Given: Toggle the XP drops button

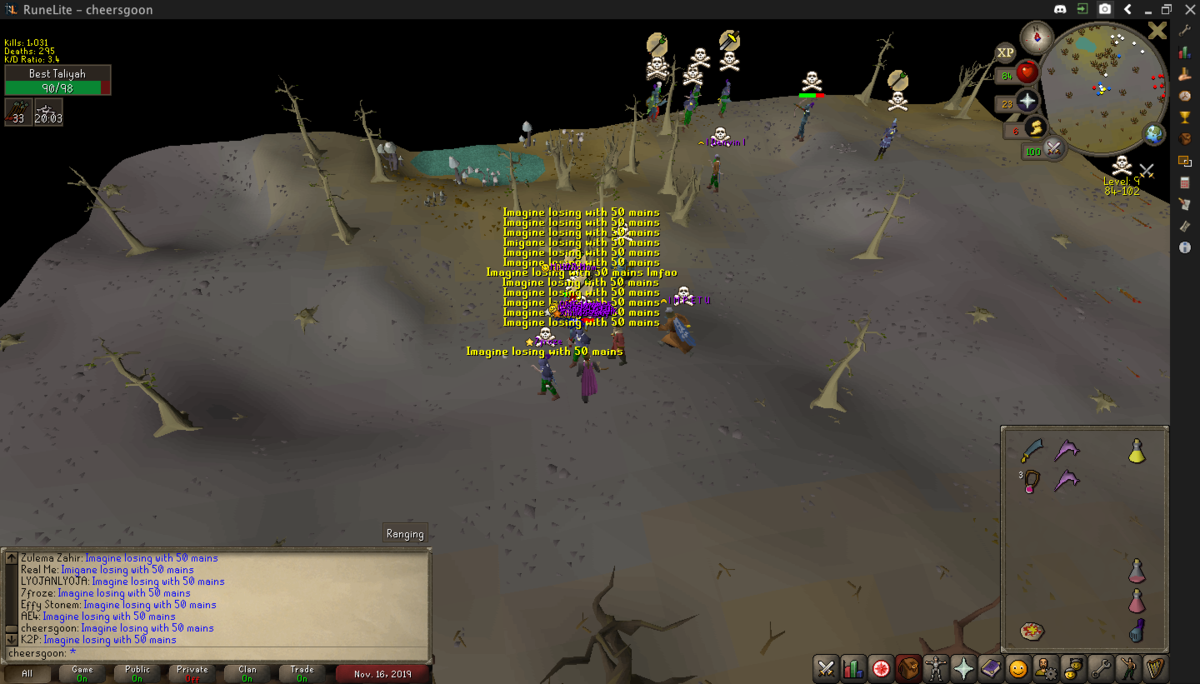Looking at the screenshot, I should click(1005, 51).
